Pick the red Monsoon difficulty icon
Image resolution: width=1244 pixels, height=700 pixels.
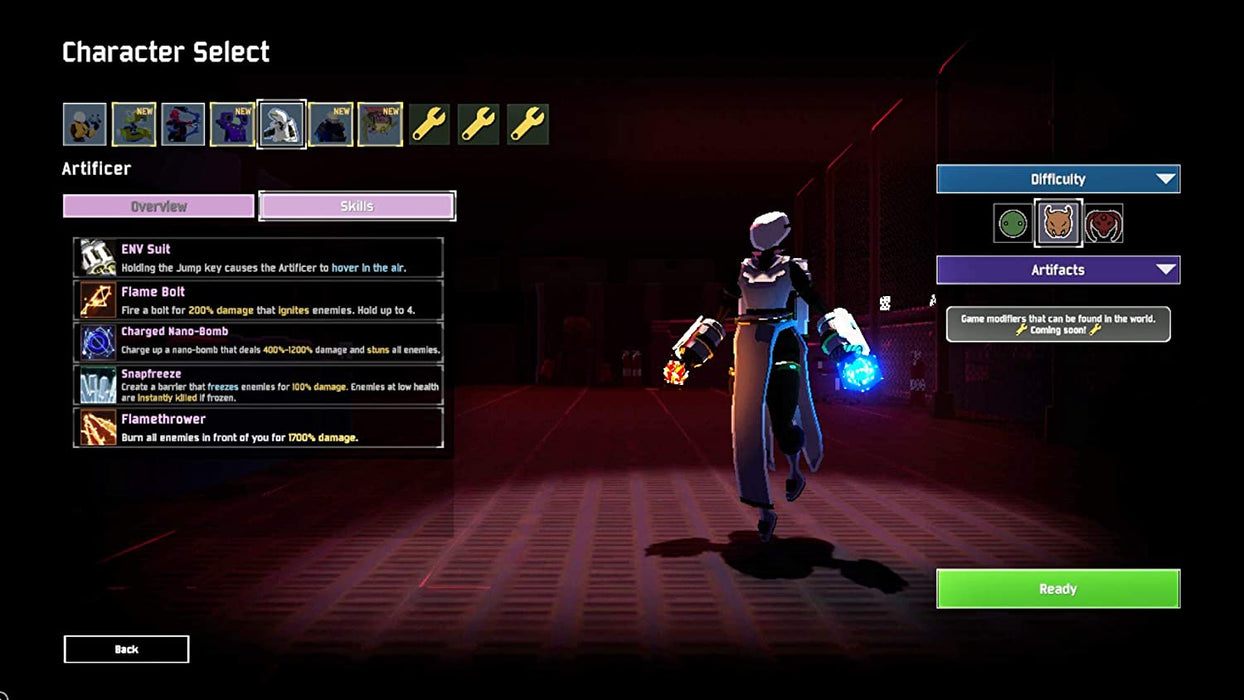click(x=1103, y=223)
